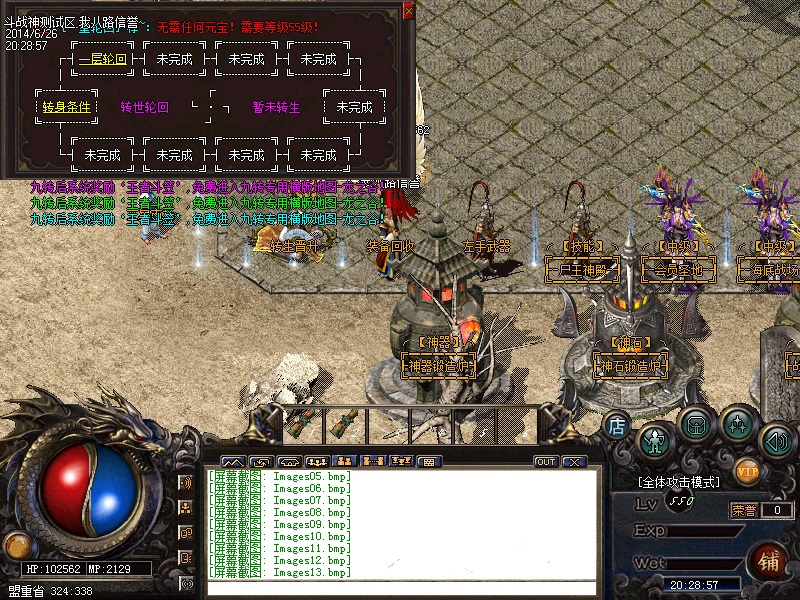Select the keyboard grid tab above chat

tap(428, 462)
